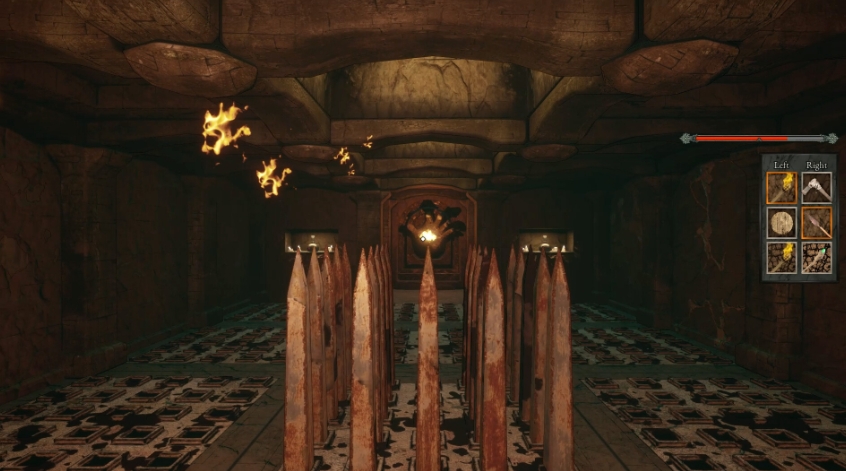This screenshot has height=471, width=846.
Task: Choose the unhighlighted torch in the Left column
Action: (x=781, y=257)
